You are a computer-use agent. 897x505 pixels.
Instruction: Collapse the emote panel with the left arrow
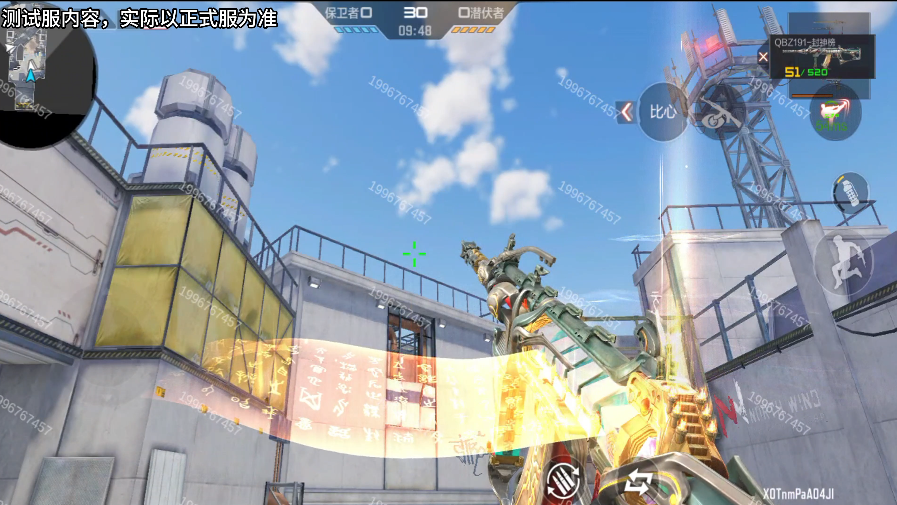(x=626, y=111)
